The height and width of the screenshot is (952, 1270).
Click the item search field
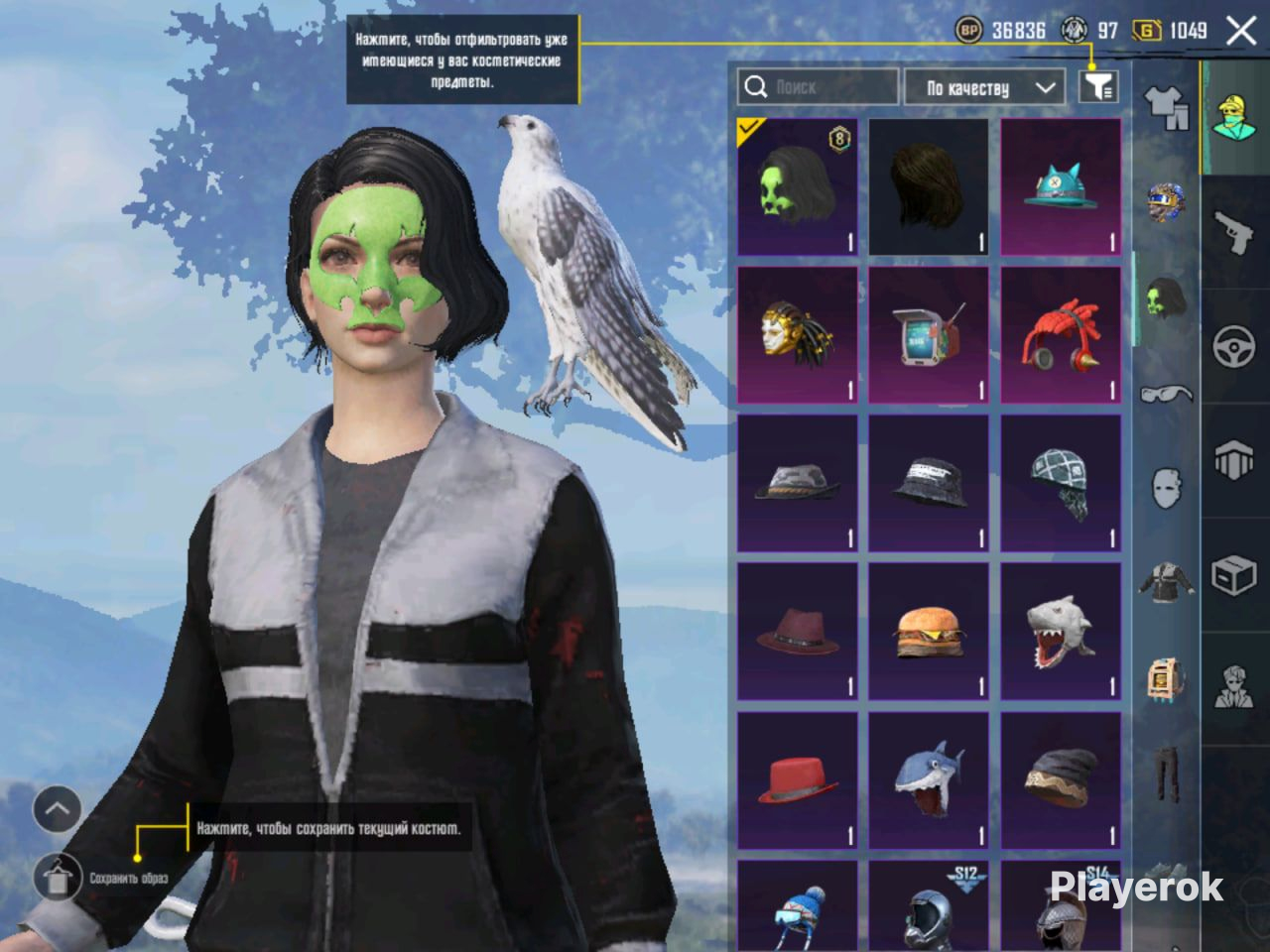[x=819, y=87]
